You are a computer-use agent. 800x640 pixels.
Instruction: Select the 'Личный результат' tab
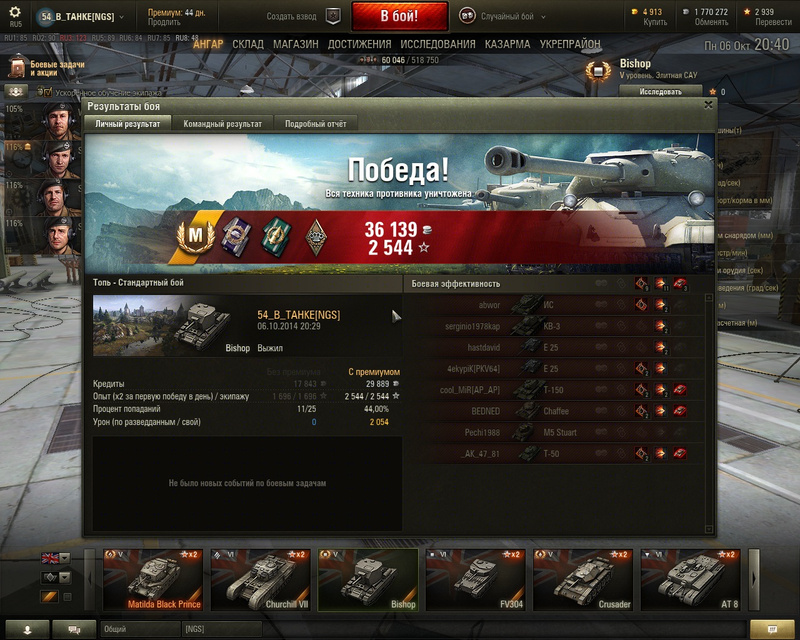(128, 124)
